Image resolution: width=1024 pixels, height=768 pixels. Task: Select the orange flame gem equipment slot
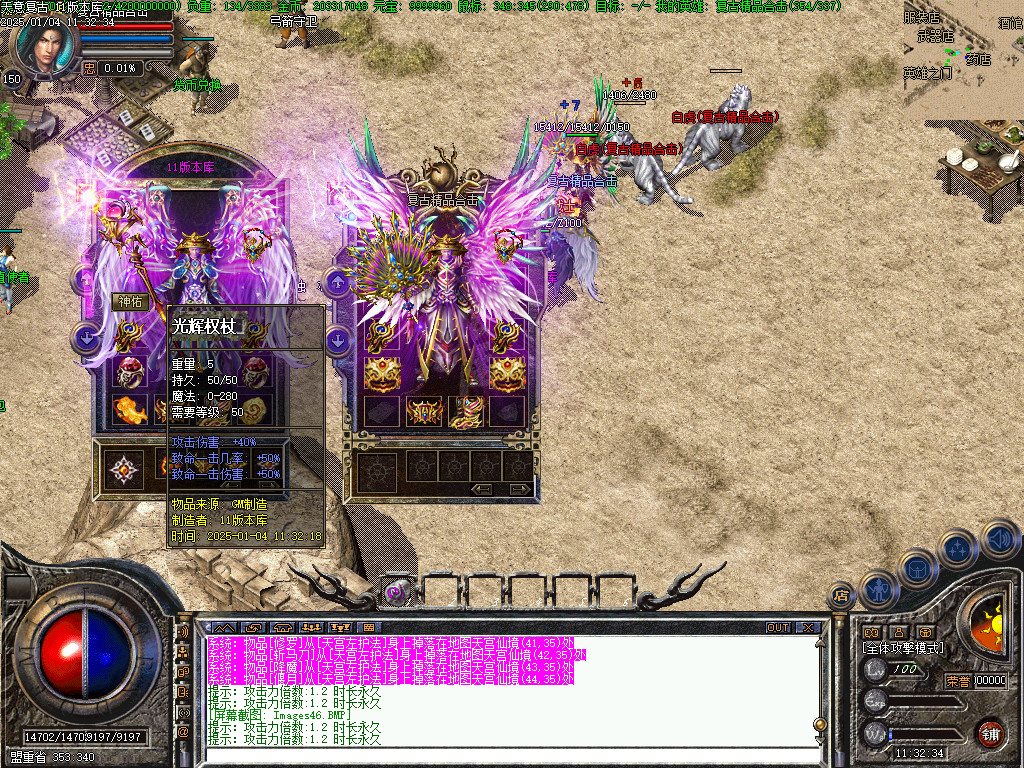point(130,409)
